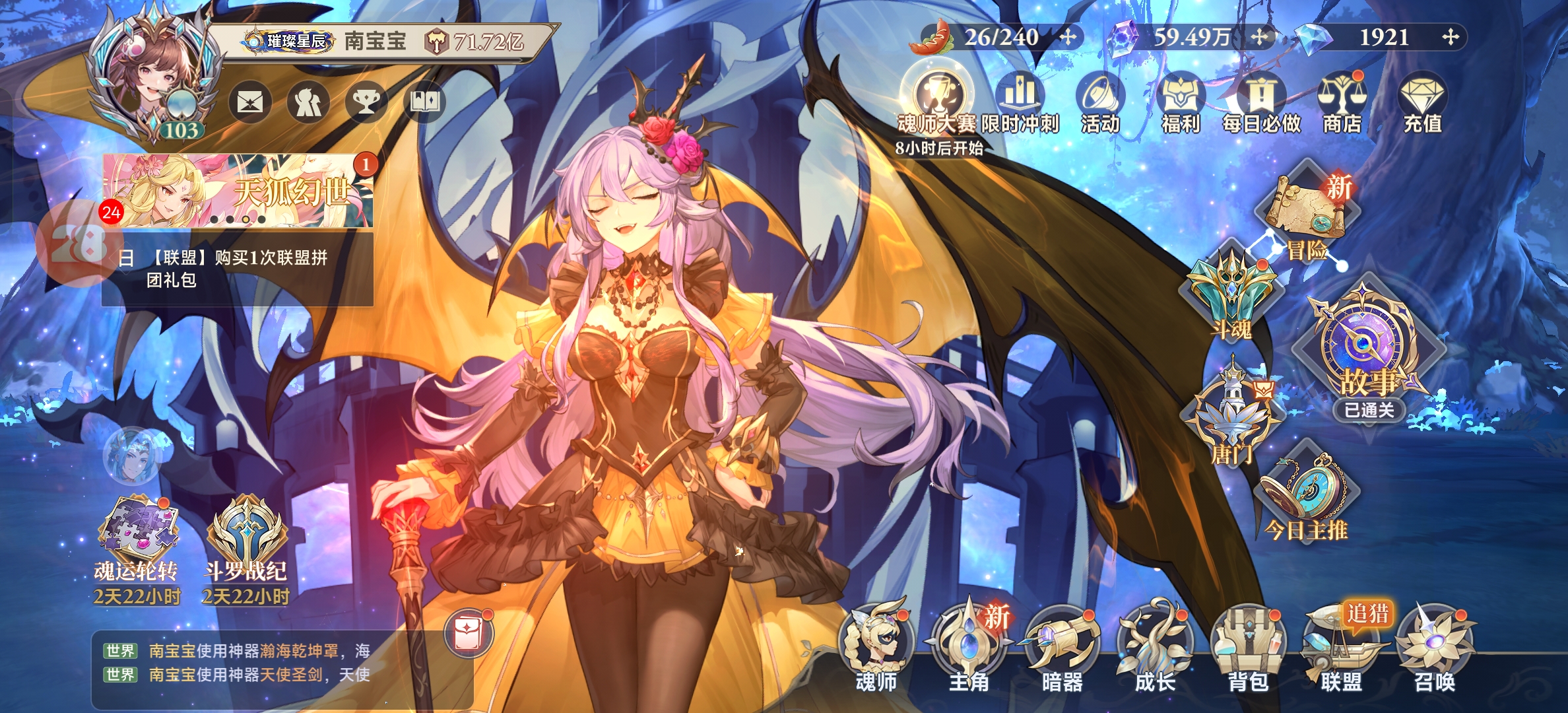This screenshot has width=1568, height=713.
Task: Open the 成长 growth menu
Action: coord(1155,647)
